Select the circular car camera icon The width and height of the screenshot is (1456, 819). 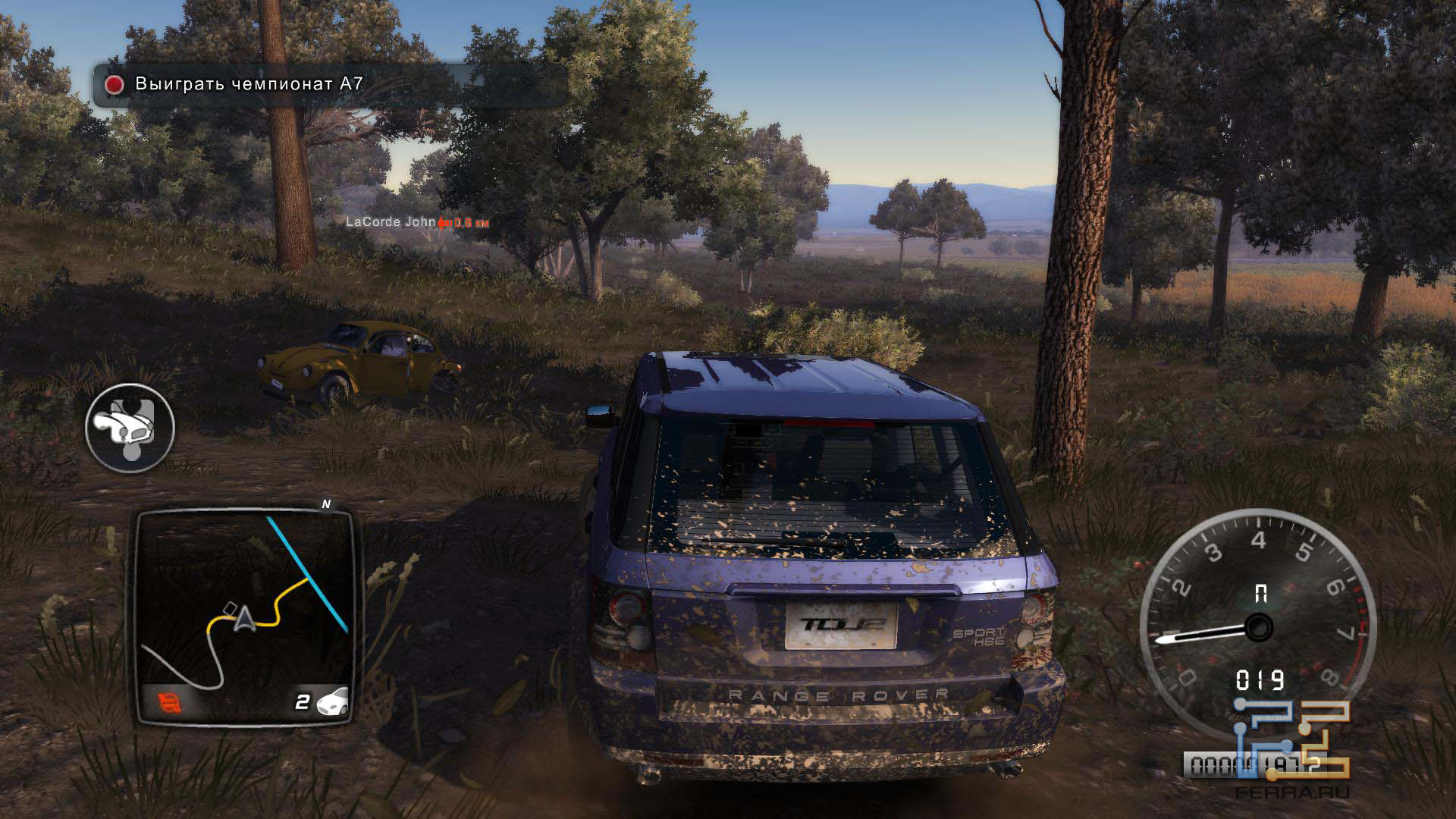coord(130,427)
